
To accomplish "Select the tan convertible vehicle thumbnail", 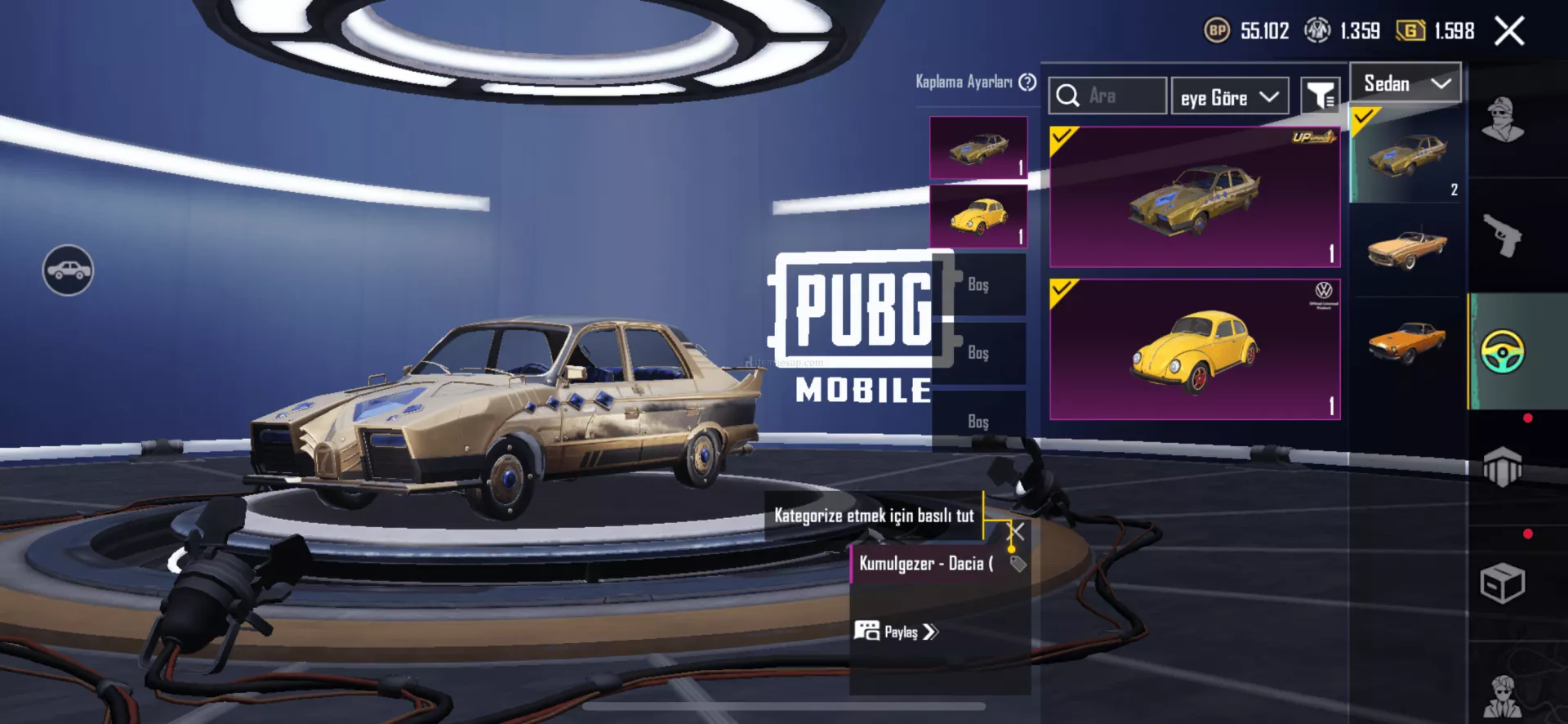I will pos(1406,248).
